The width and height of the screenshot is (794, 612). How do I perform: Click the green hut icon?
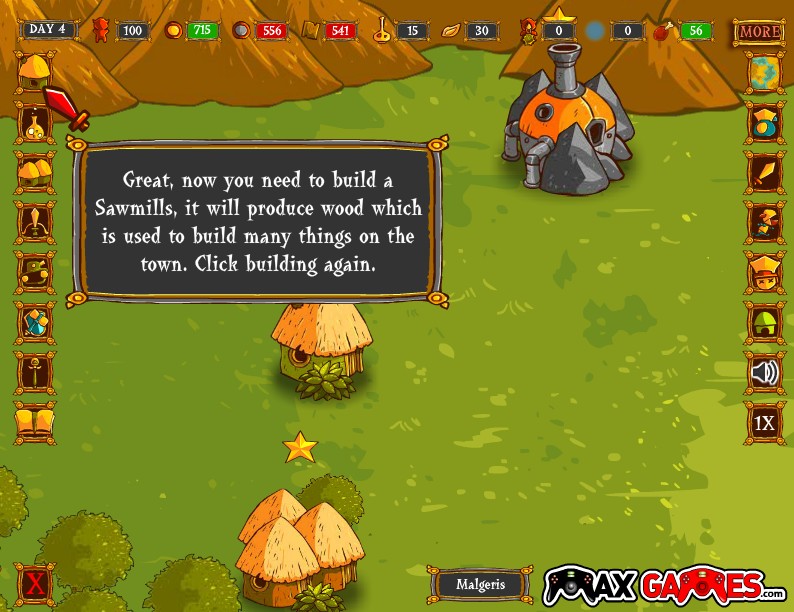click(764, 323)
